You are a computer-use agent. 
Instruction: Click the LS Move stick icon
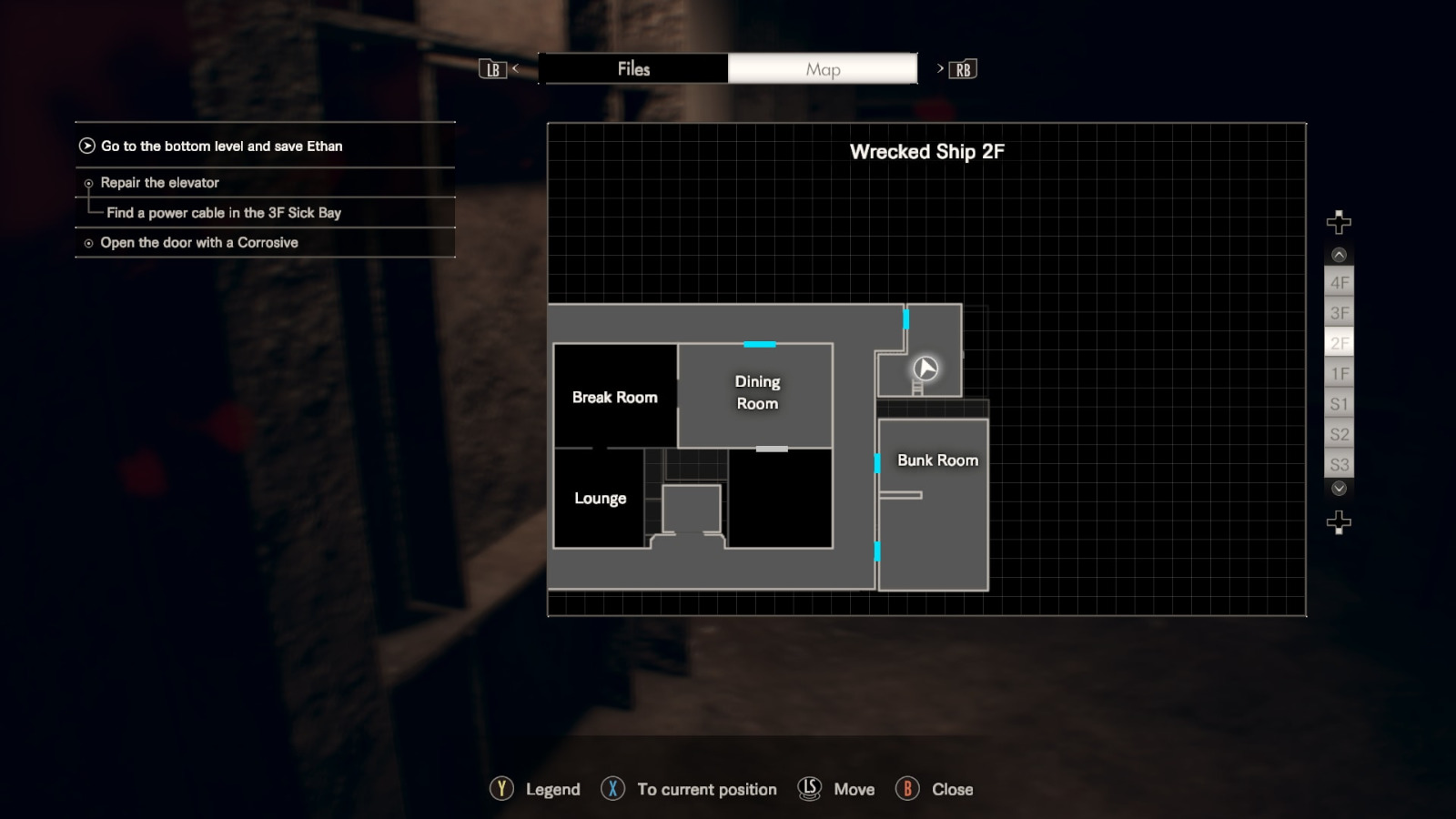coord(808,789)
